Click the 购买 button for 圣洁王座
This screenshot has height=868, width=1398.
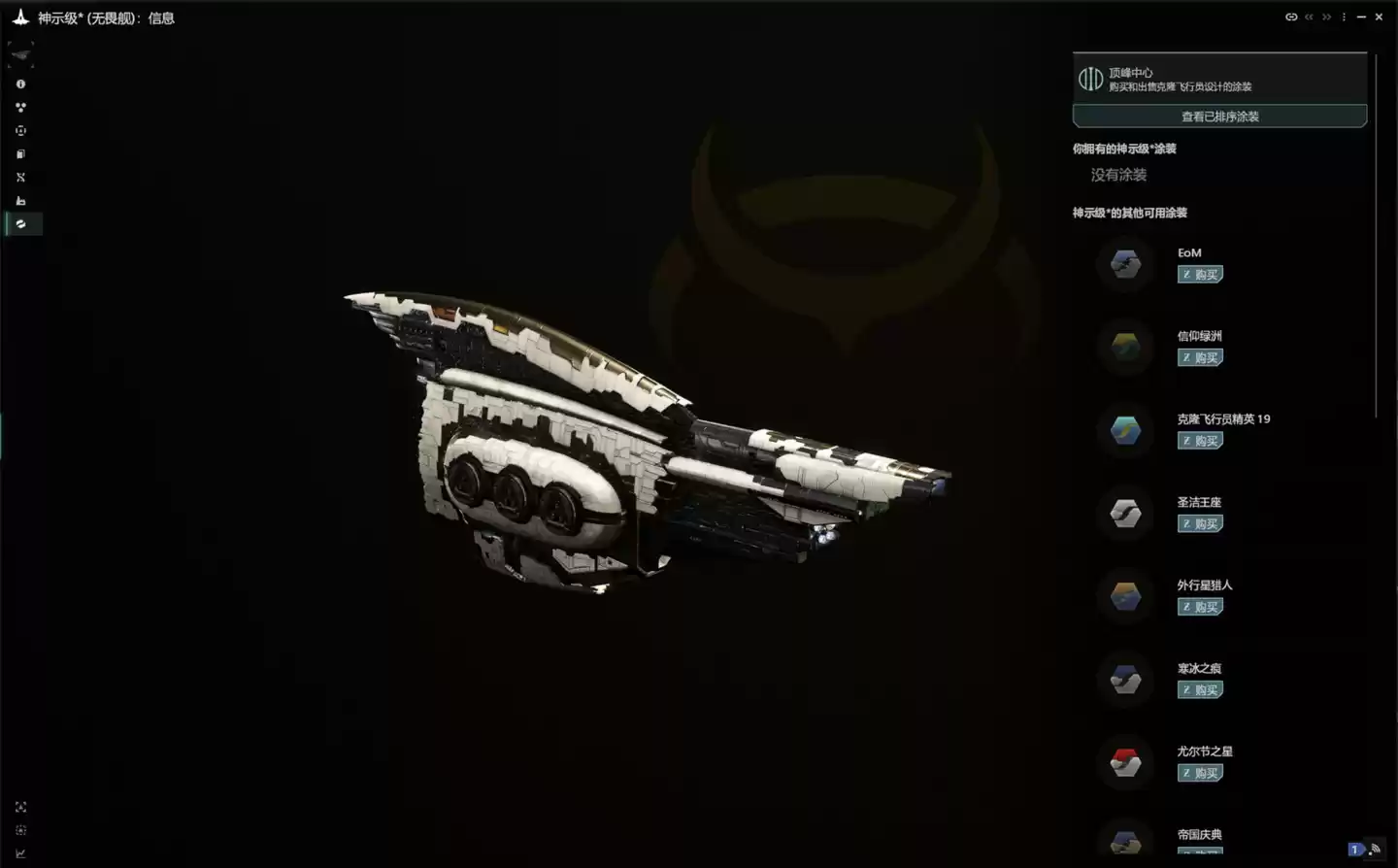(1200, 523)
